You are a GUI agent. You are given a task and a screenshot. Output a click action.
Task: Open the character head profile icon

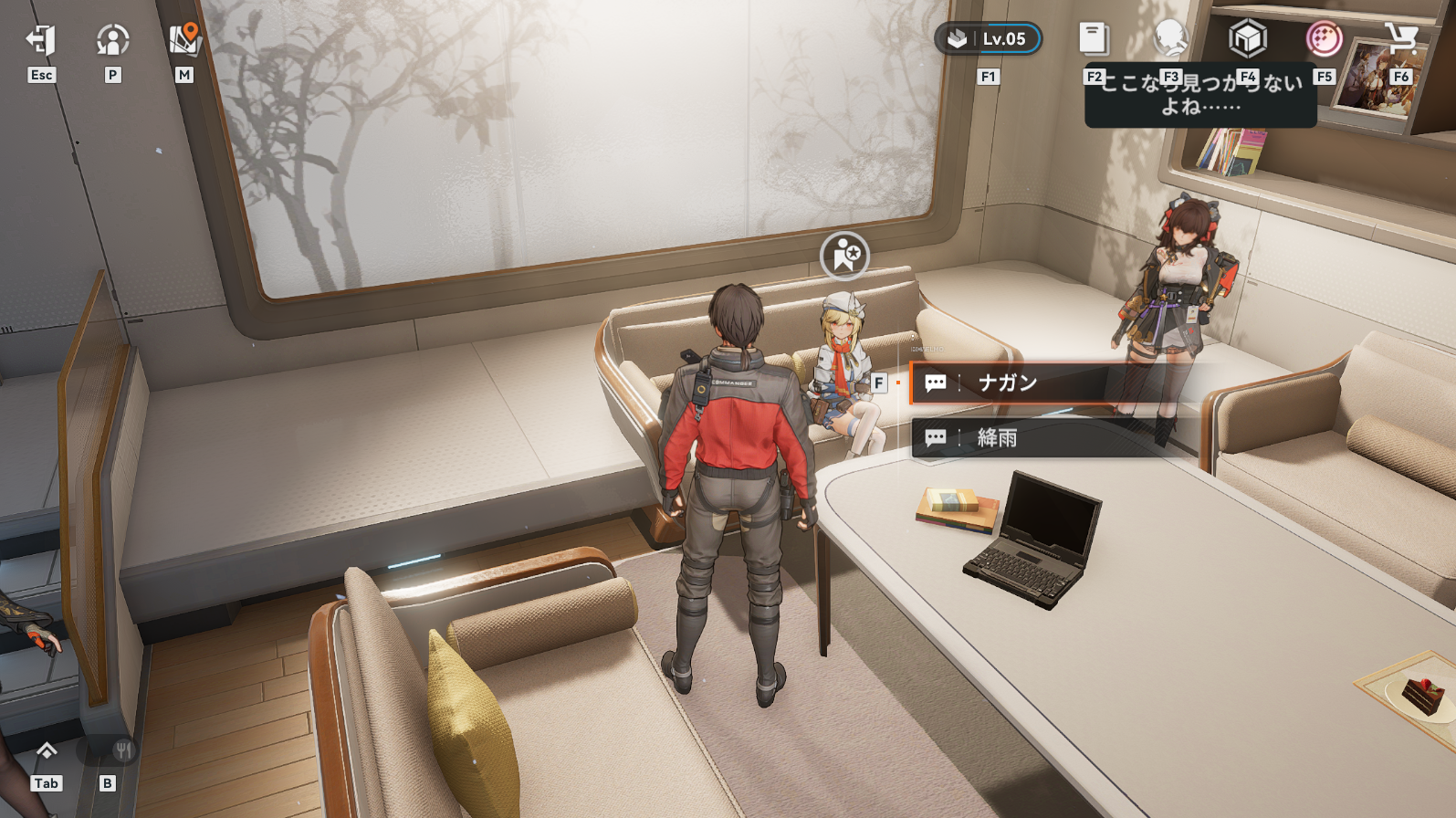click(x=1170, y=39)
